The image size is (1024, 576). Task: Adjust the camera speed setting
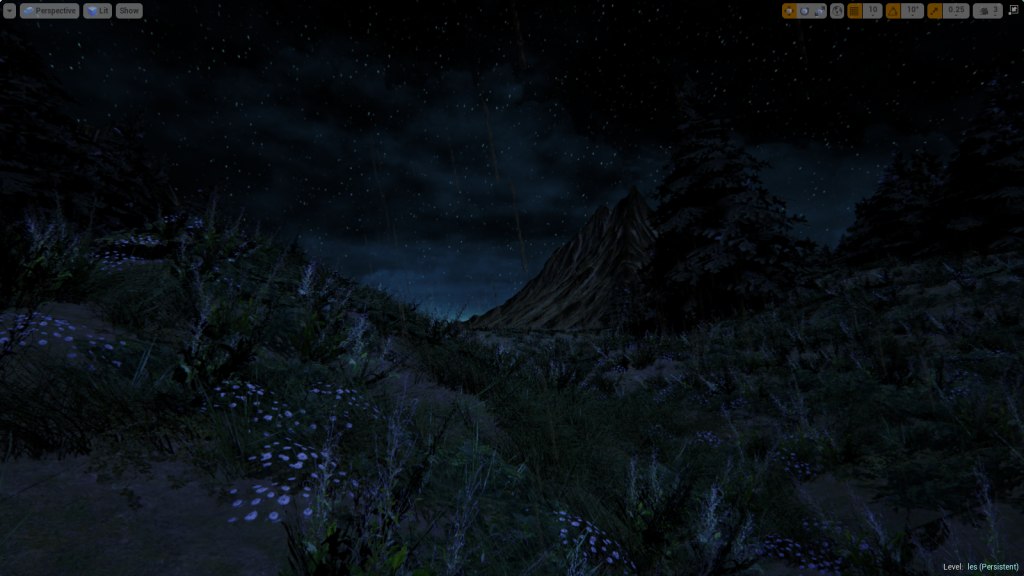coord(988,11)
